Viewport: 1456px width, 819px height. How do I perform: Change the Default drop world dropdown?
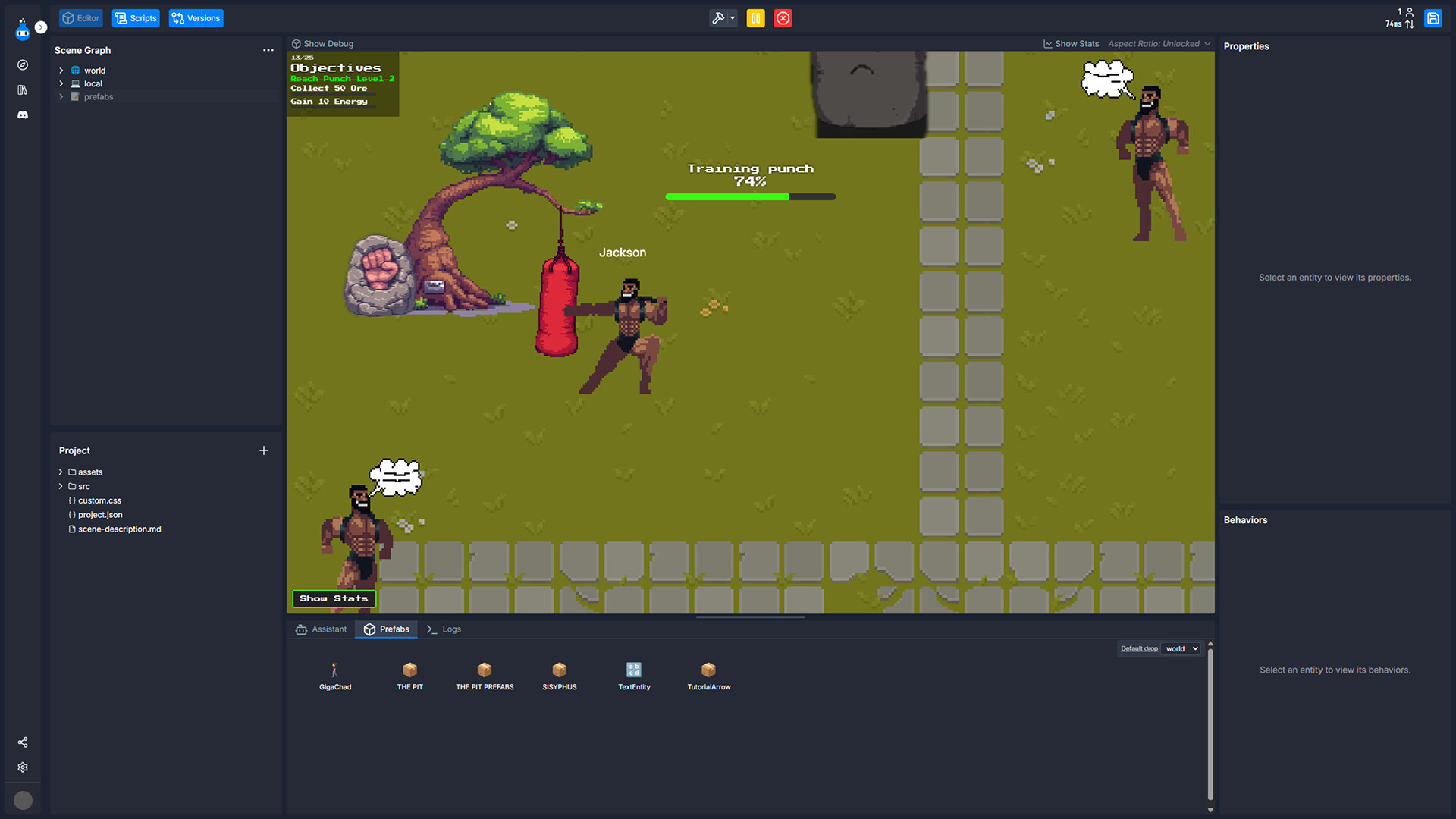1180,648
